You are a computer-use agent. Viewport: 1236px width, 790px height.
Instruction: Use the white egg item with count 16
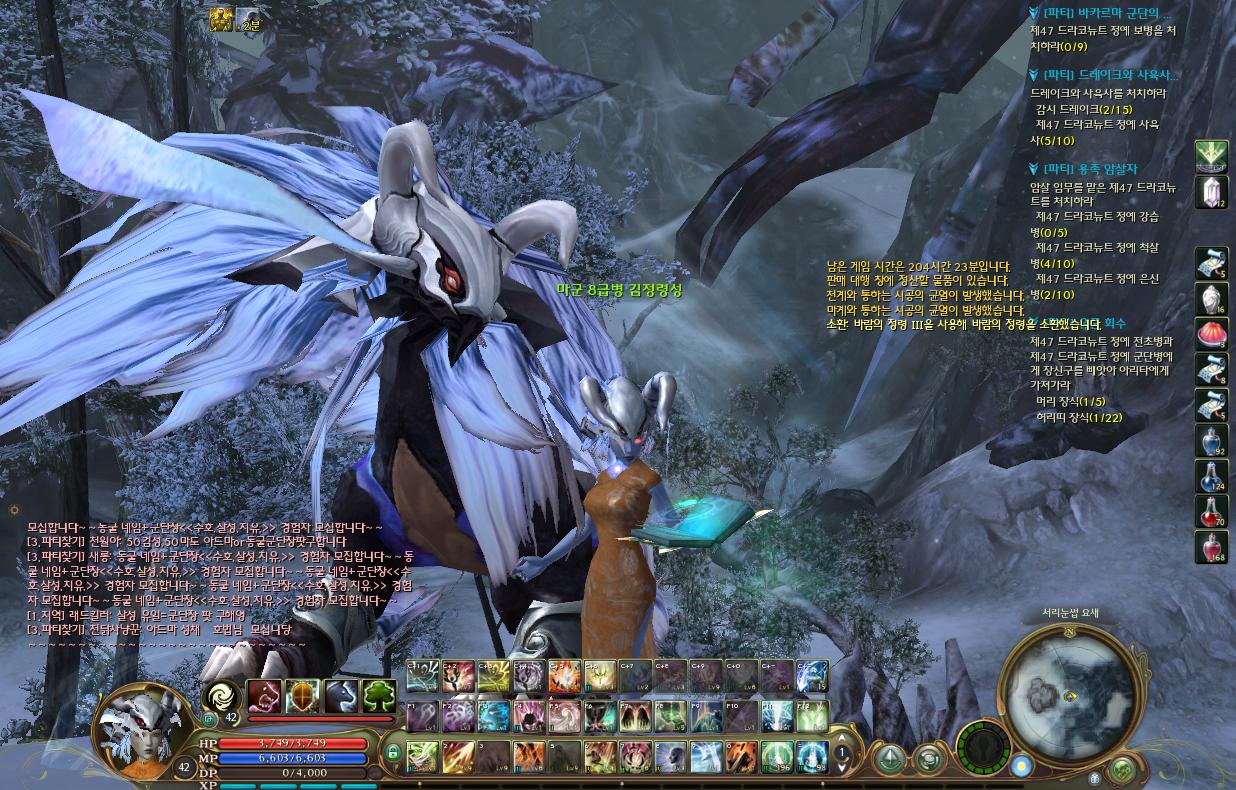pos(1211,299)
